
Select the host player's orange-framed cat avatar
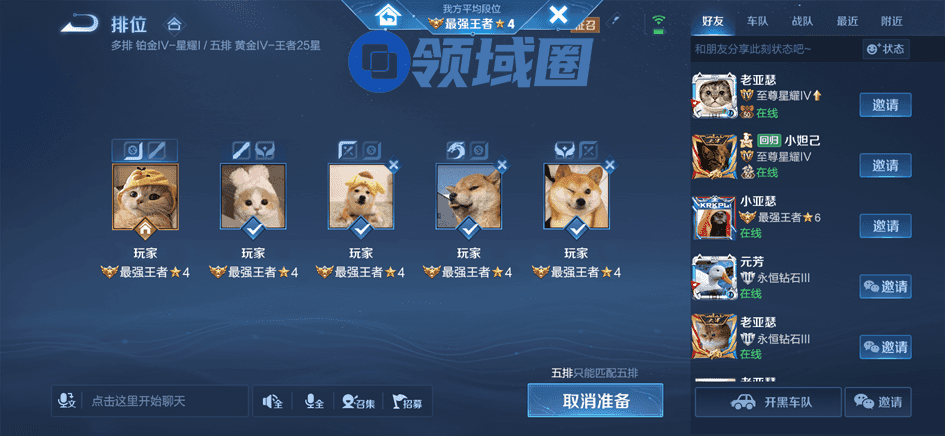[x=145, y=196]
